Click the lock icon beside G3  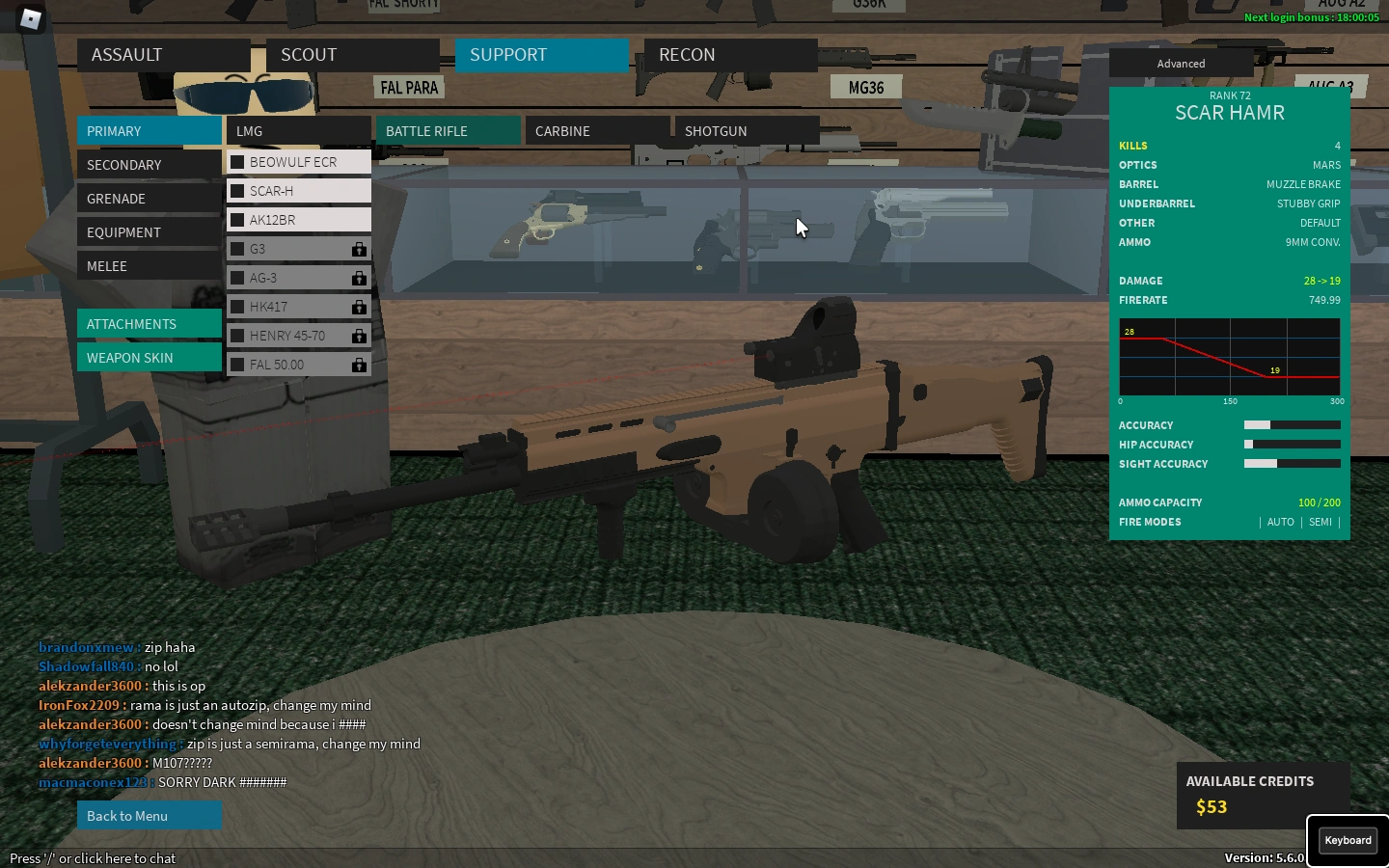(359, 249)
